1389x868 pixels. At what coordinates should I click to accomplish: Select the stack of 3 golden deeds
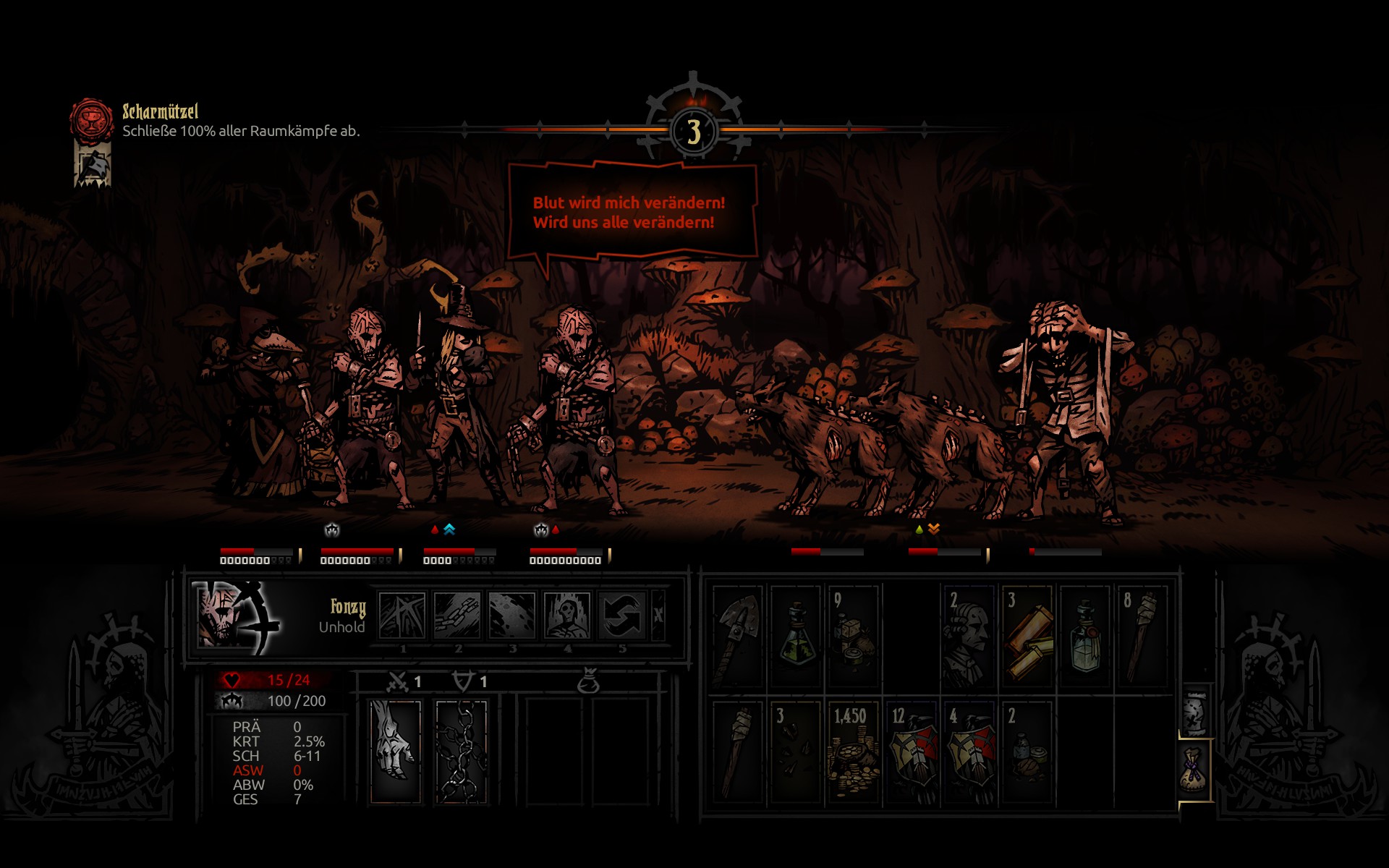tap(1027, 636)
